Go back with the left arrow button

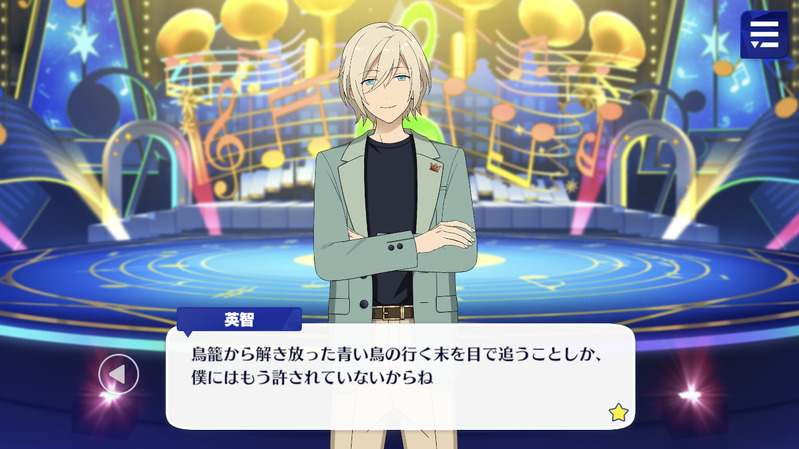click(x=118, y=375)
